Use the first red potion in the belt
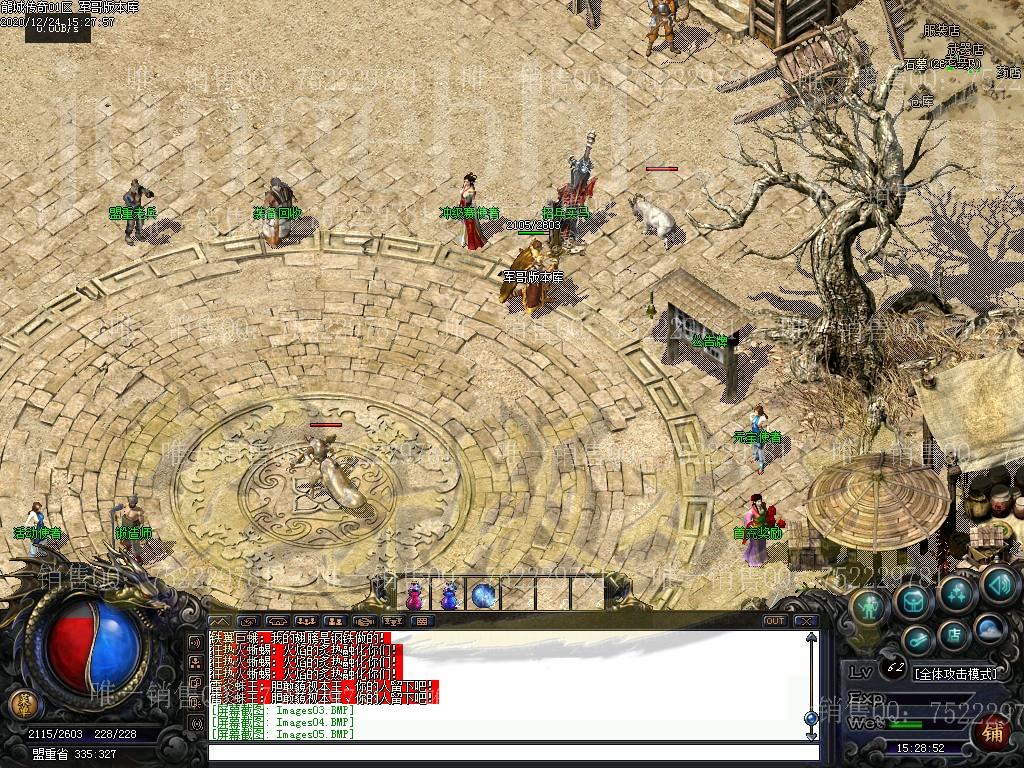Image resolution: width=1024 pixels, height=768 pixels. tap(413, 596)
